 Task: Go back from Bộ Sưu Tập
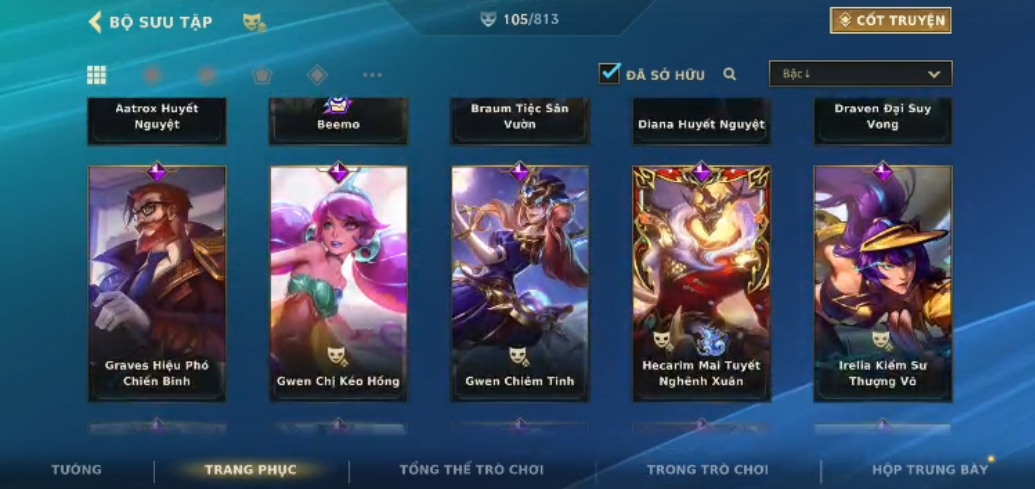pos(96,22)
